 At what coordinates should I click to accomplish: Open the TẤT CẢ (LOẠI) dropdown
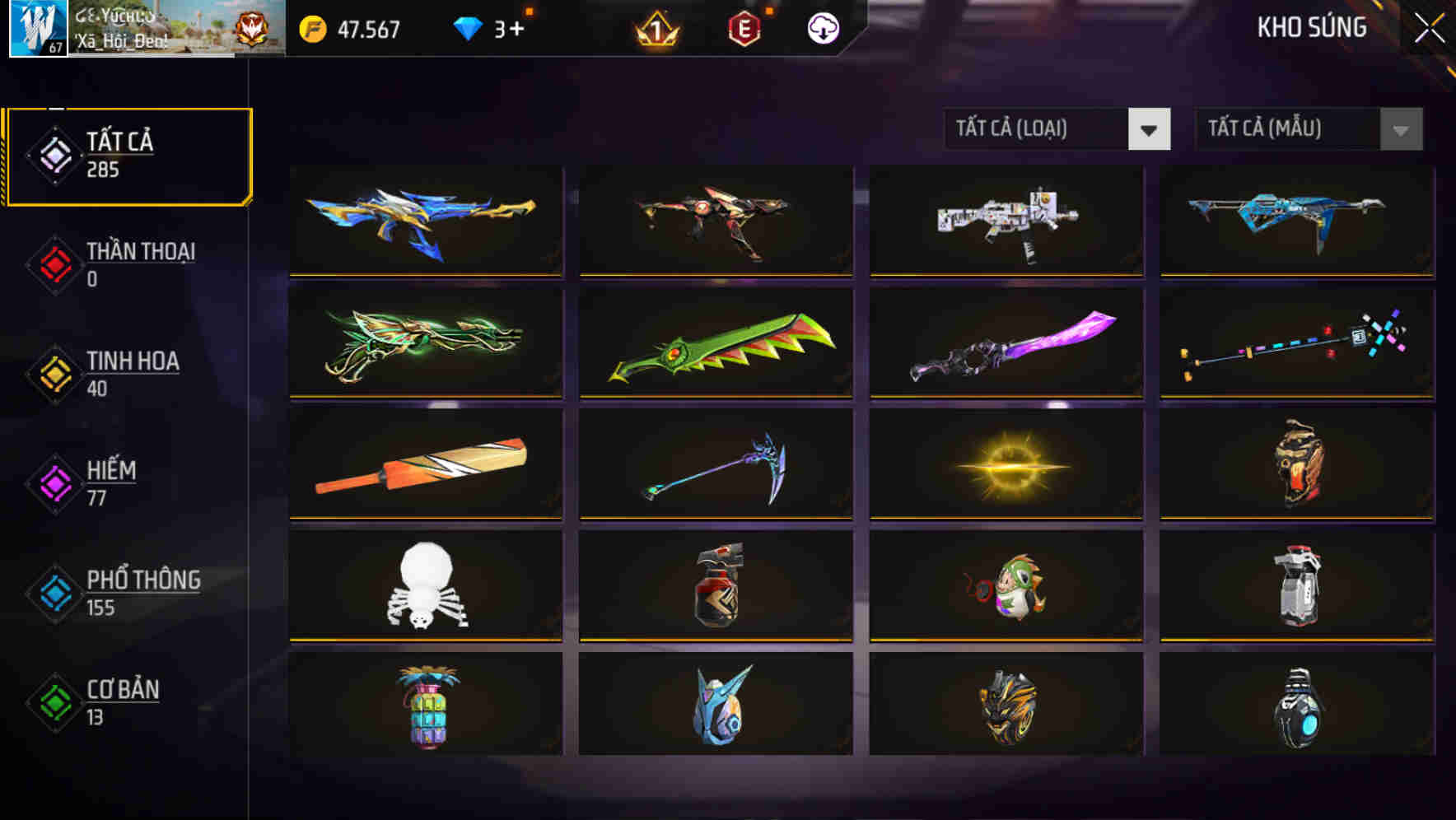coord(1057,129)
